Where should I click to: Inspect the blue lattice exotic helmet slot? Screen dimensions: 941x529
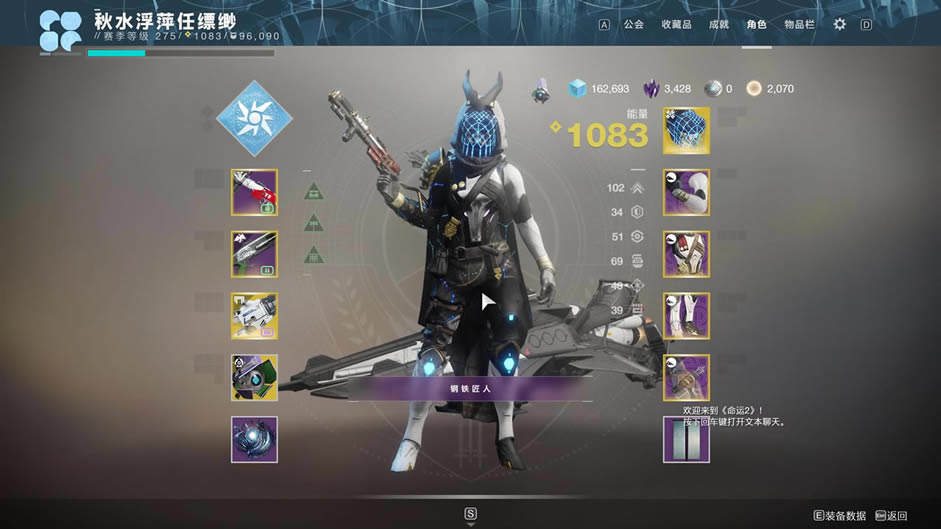coord(686,131)
